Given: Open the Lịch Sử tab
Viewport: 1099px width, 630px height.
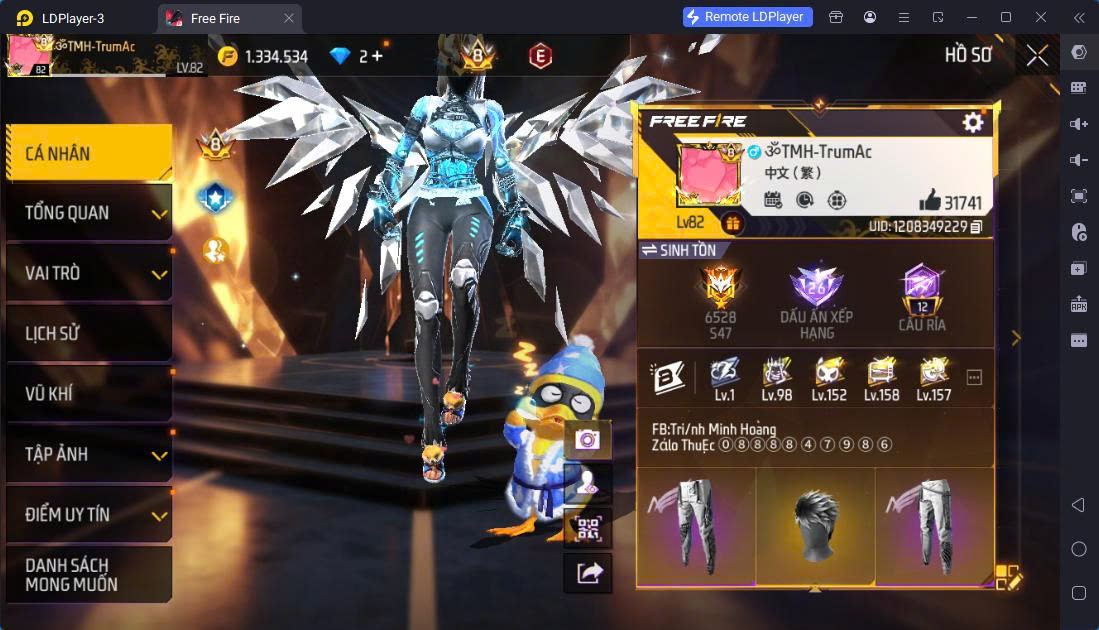Looking at the screenshot, I should pyautogui.click(x=88, y=333).
